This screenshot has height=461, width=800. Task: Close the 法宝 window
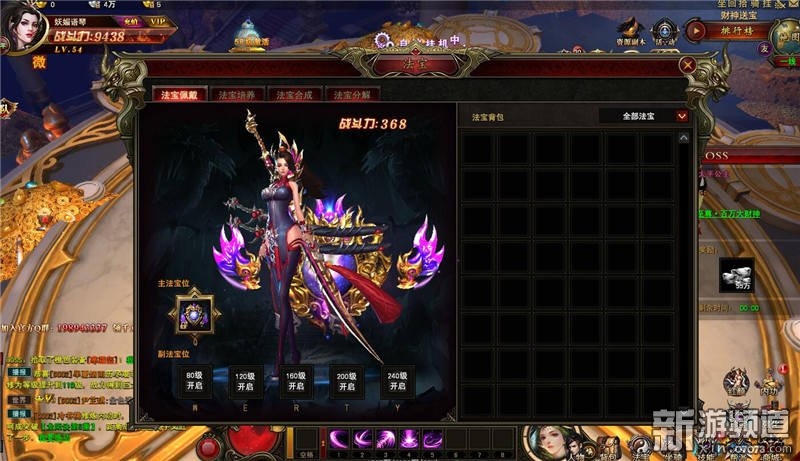(687, 65)
